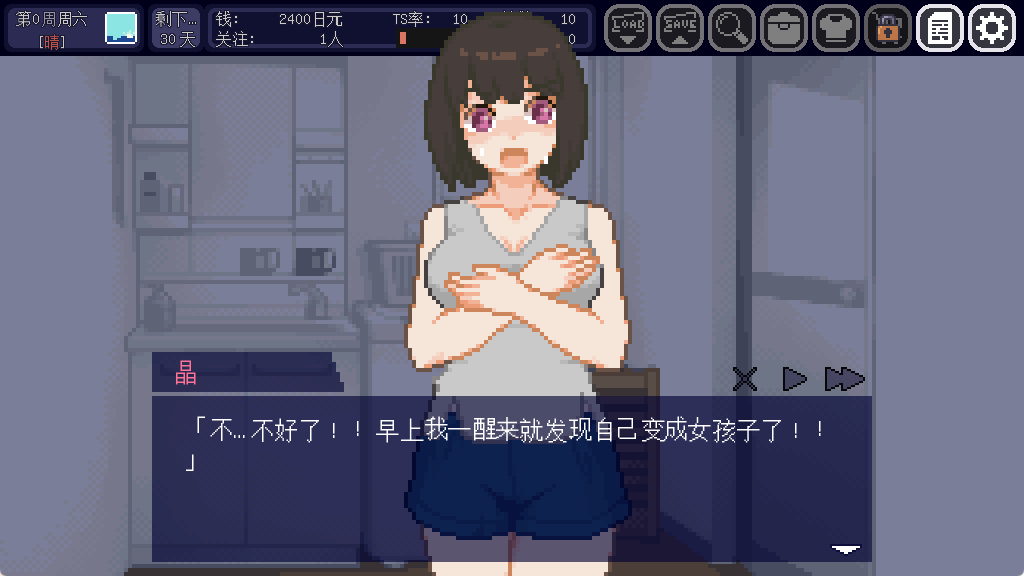The image size is (1024, 576).
Task: Advance dialogue via the down-arrow indicator
Action: 846,548
